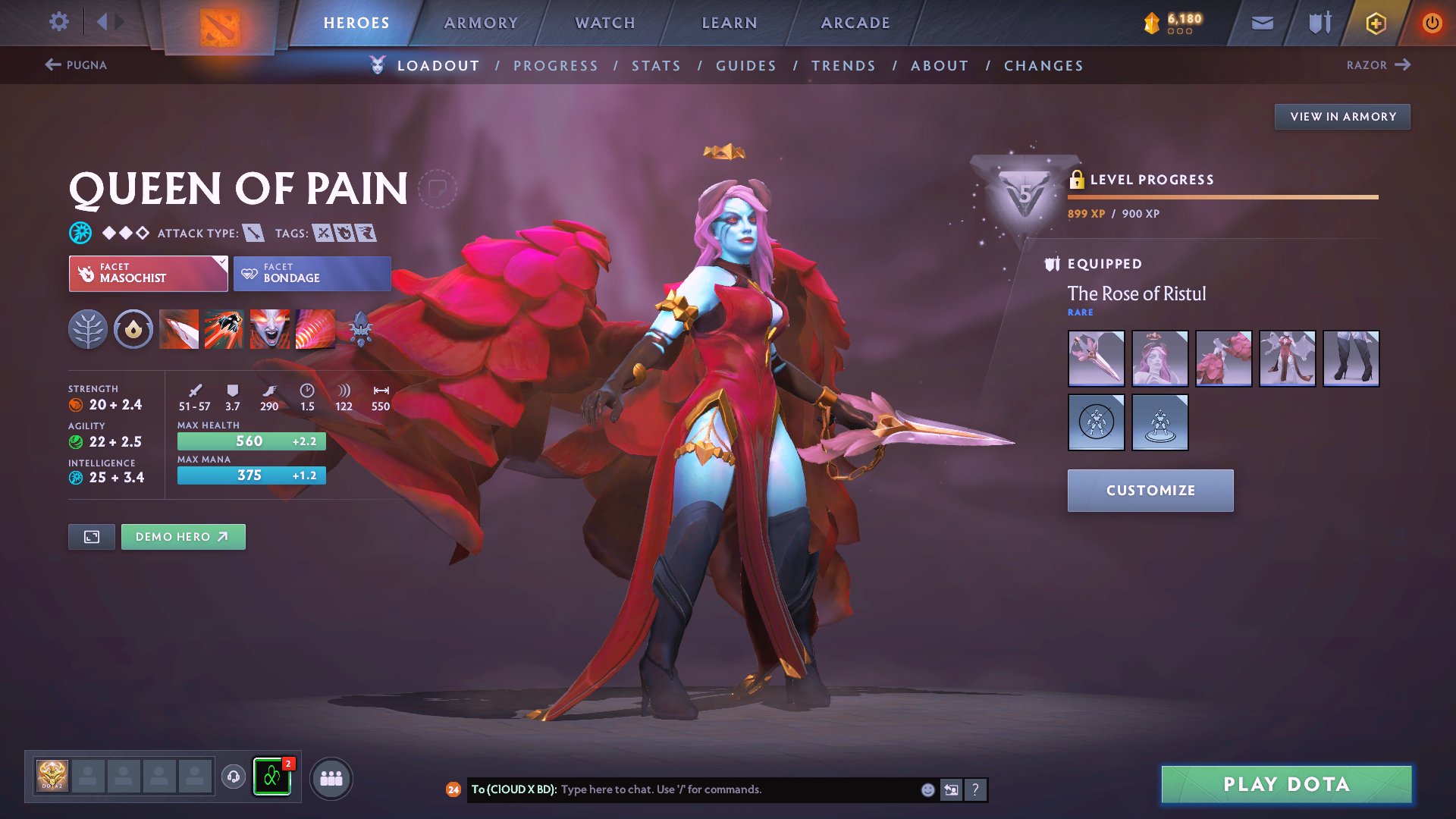Open the Watch tab
Screen dimensions: 1456x819
[x=605, y=23]
